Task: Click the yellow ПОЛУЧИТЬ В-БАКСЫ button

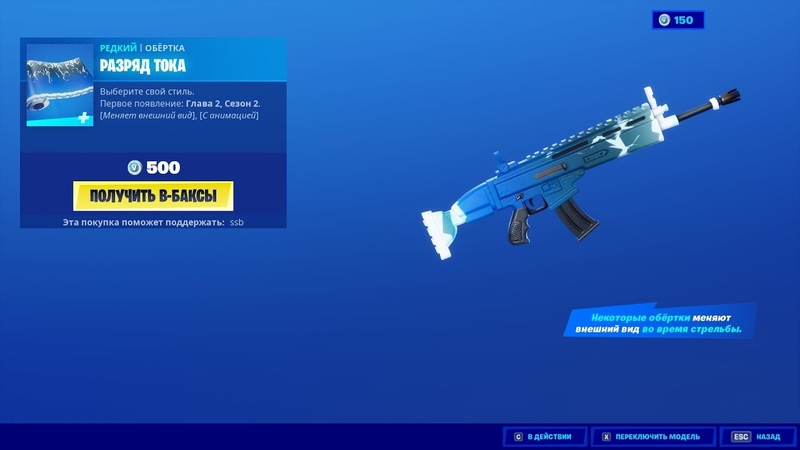Action: point(153,193)
